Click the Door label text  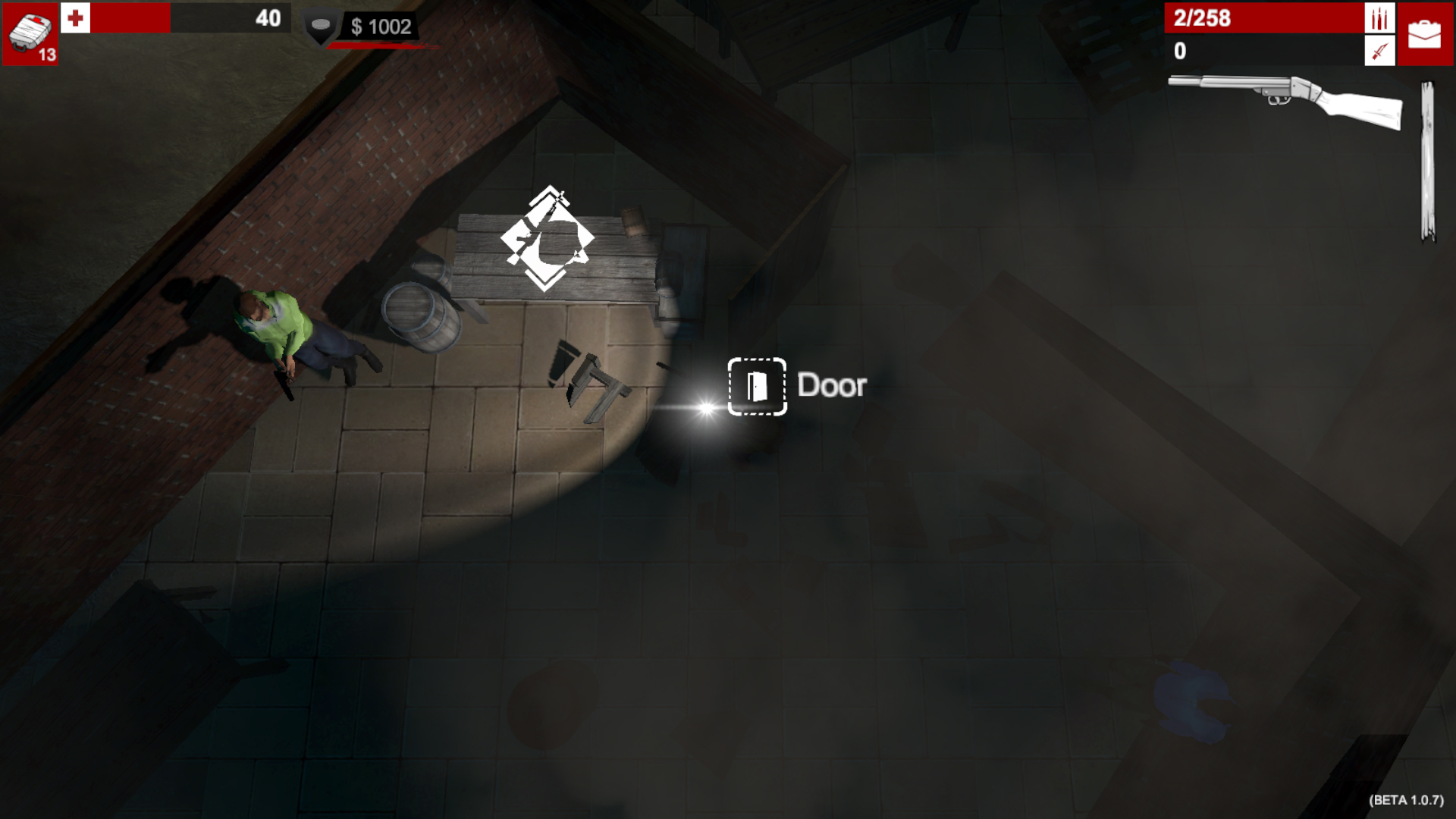831,385
